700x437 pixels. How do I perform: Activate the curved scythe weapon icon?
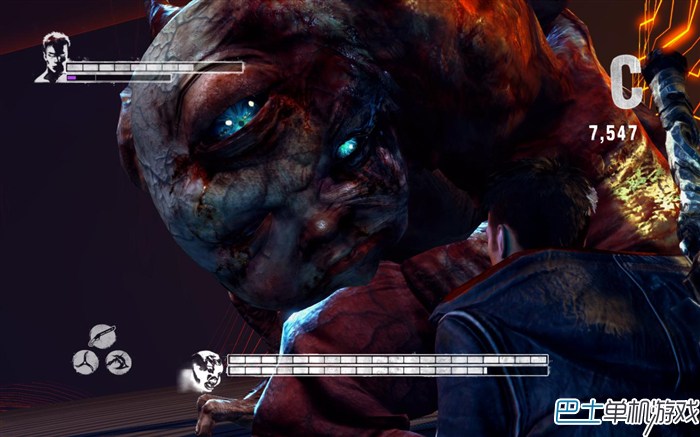click(x=120, y=360)
